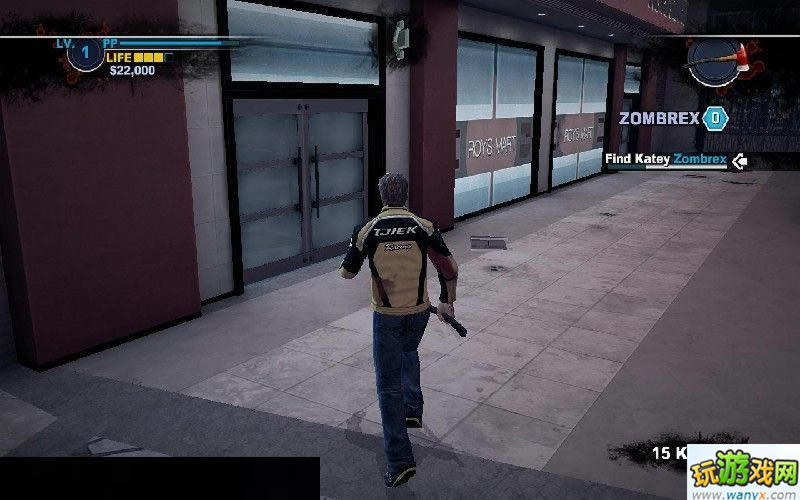Click the Zombrex count hexagon icon
The image size is (800, 500).
715,118
